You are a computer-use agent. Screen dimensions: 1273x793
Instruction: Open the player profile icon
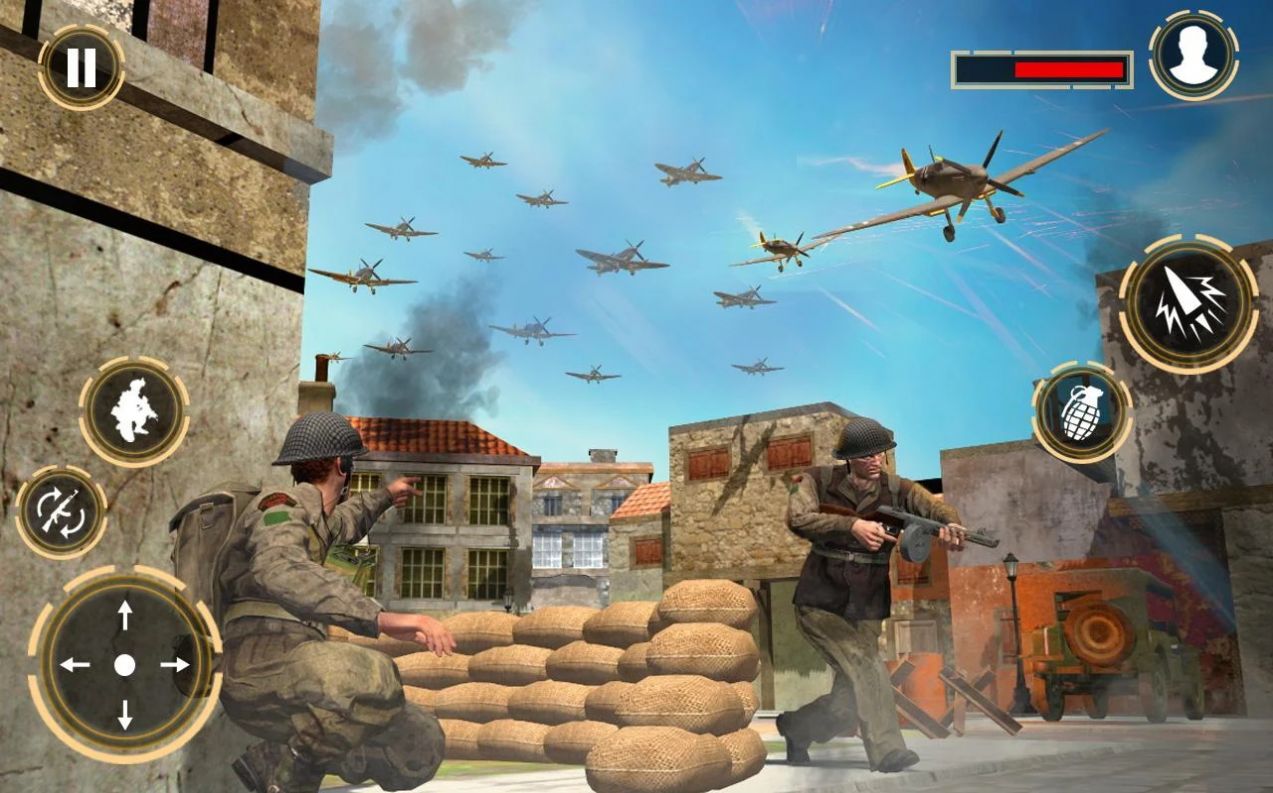coord(1193,55)
